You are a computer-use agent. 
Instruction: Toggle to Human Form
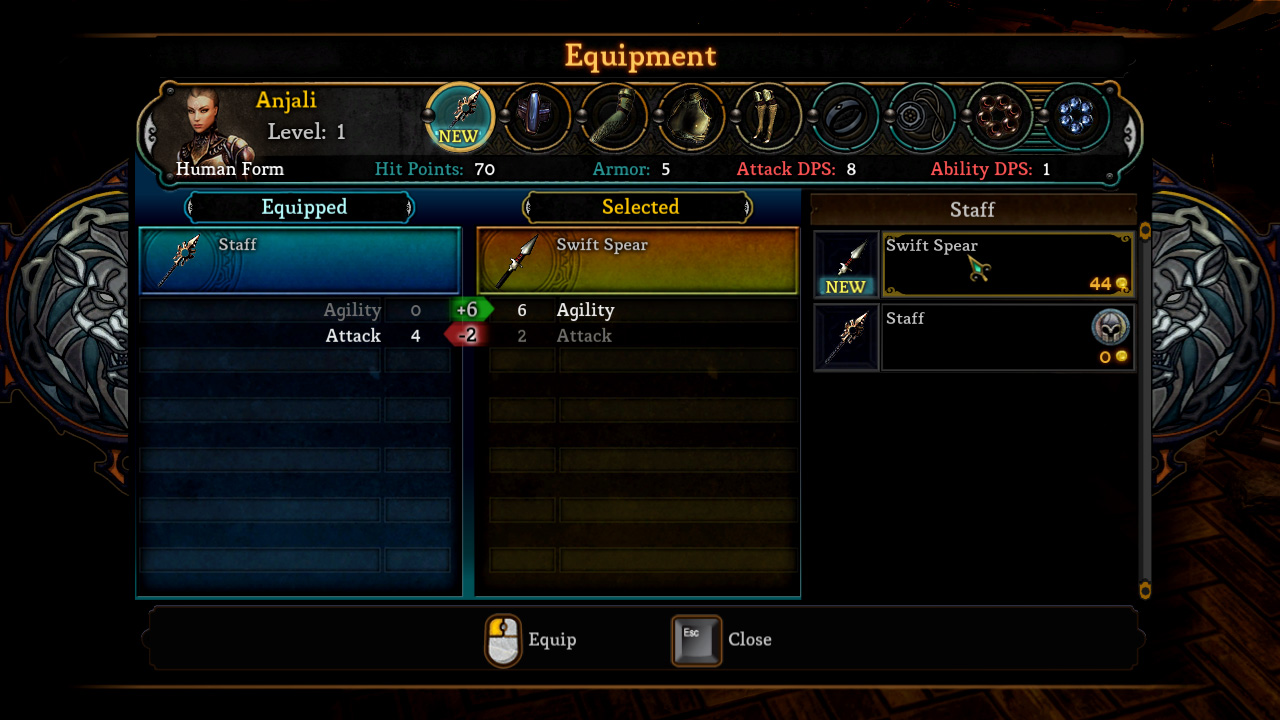tap(230, 169)
